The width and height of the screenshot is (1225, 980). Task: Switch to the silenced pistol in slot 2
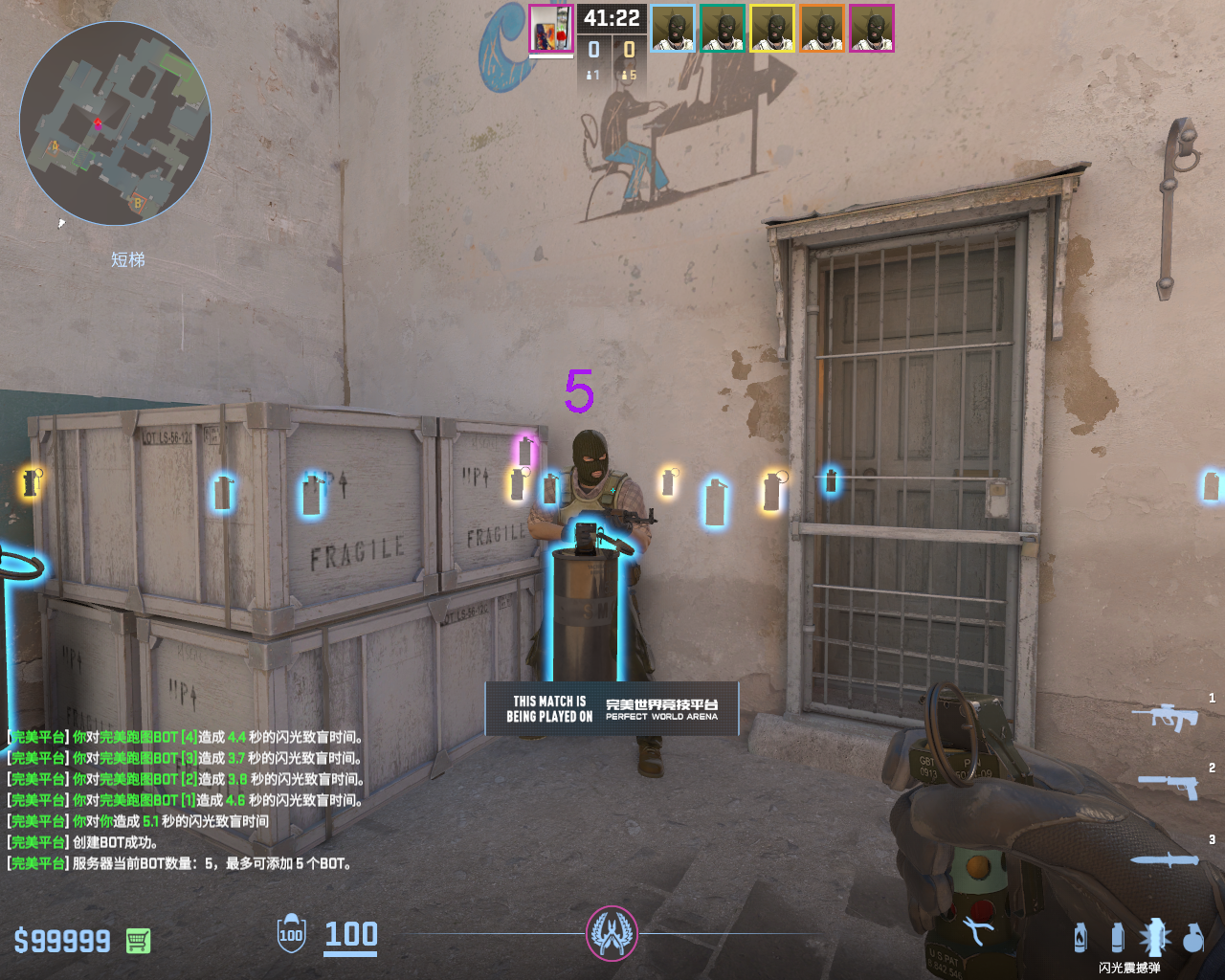(1169, 785)
